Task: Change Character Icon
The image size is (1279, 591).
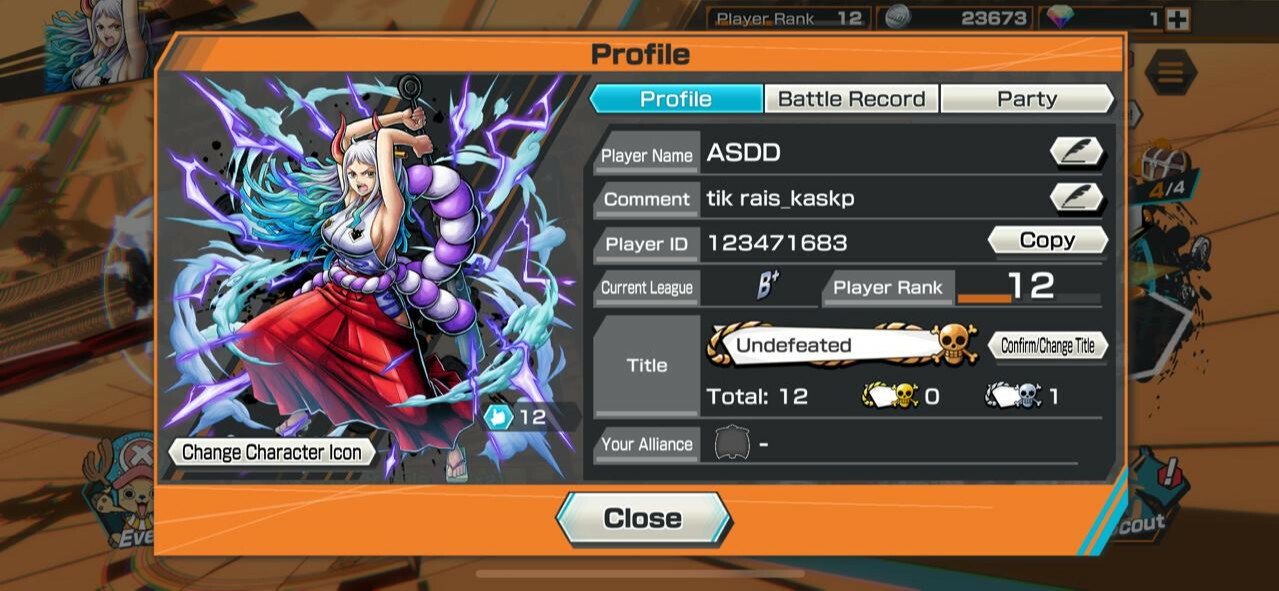Action: pyautogui.click(x=272, y=452)
